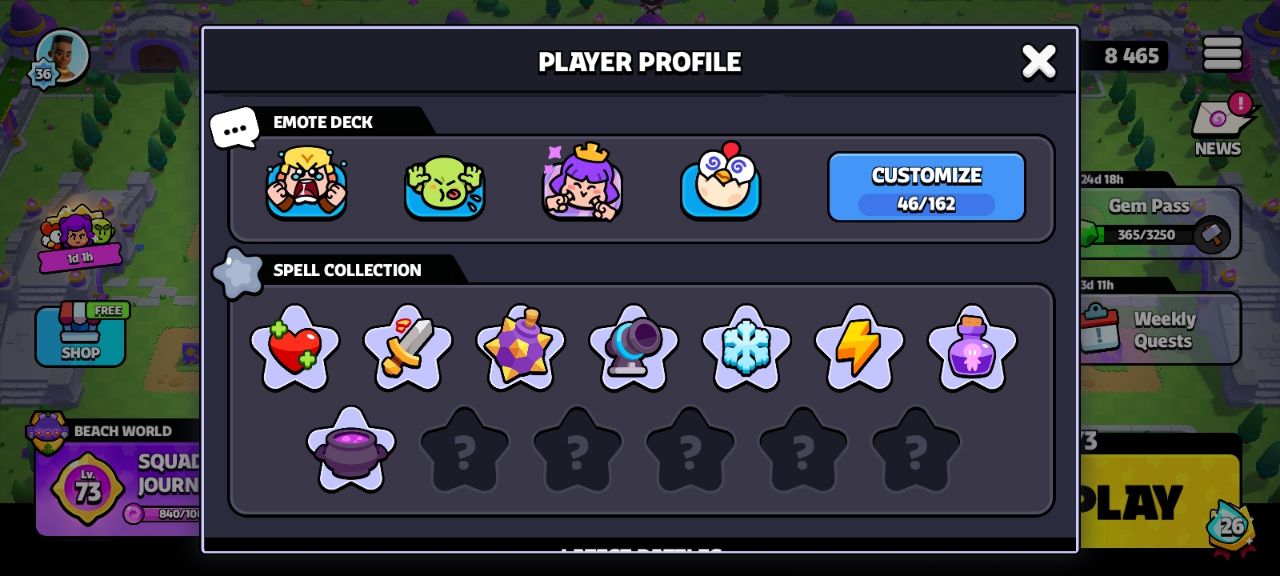The width and height of the screenshot is (1280, 576).
Task: View the purple skull potion spell
Action: [972, 348]
